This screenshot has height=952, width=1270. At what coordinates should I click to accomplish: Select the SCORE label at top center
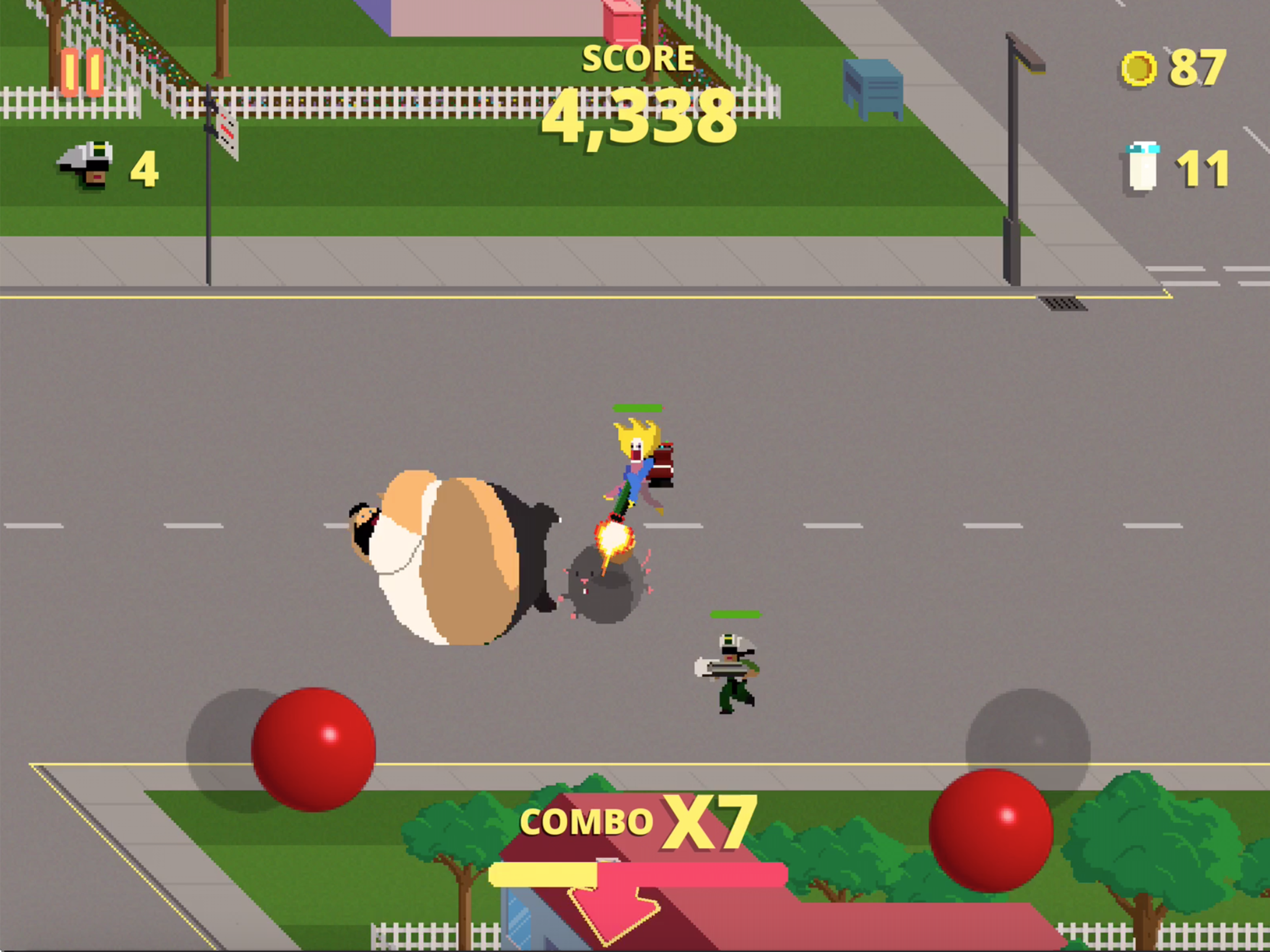click(x=637, y=58)
